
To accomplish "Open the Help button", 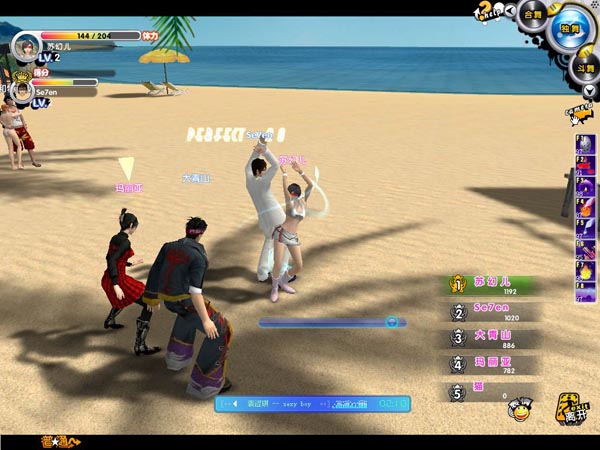I will (487, 10).
